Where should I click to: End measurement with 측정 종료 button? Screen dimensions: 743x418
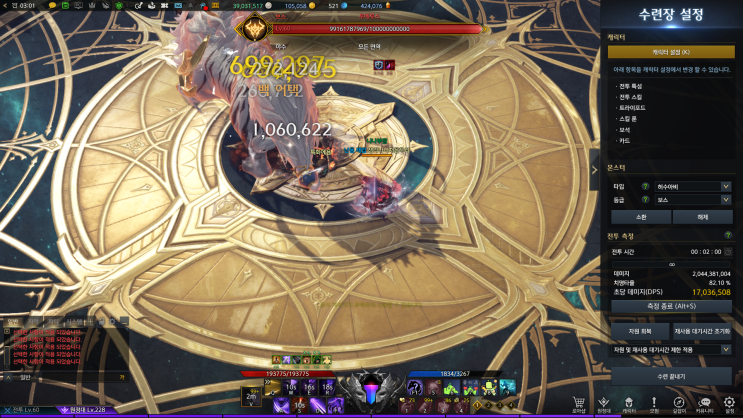pos(671,306)
